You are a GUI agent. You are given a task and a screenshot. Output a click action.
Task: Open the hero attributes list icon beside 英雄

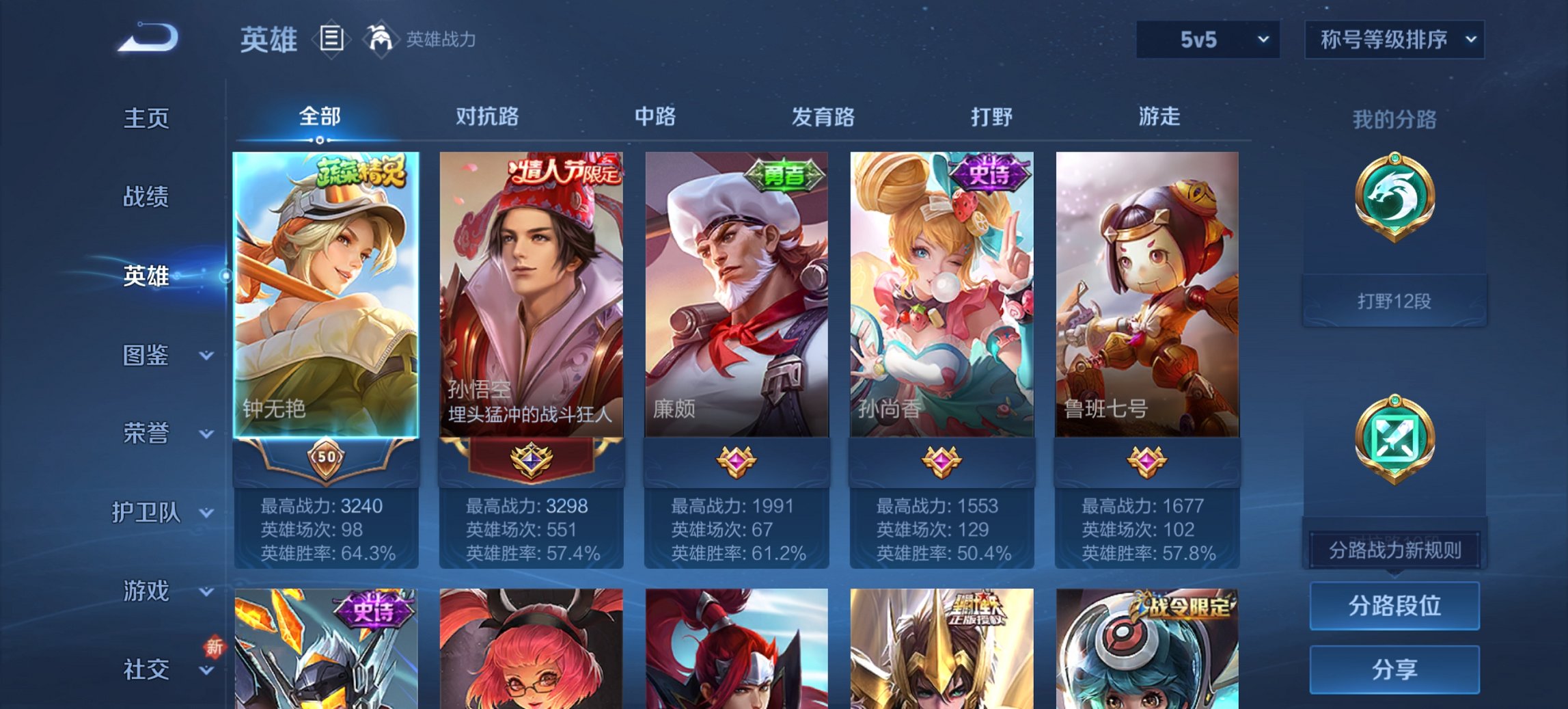click(331, 40)
